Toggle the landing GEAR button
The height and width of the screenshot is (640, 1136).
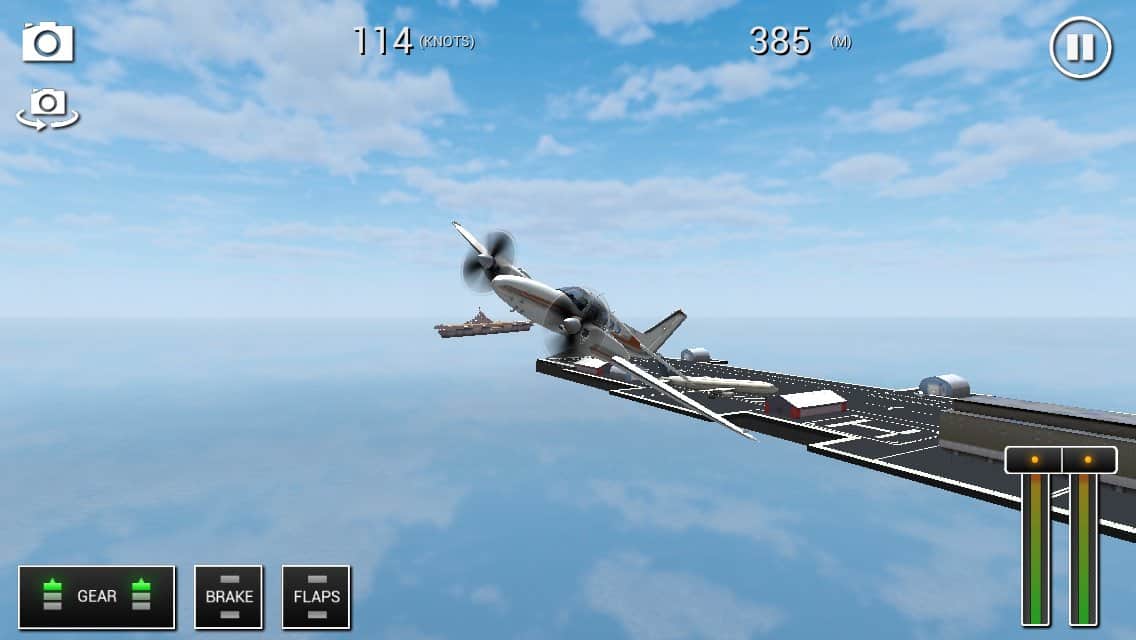pos(97,597)
